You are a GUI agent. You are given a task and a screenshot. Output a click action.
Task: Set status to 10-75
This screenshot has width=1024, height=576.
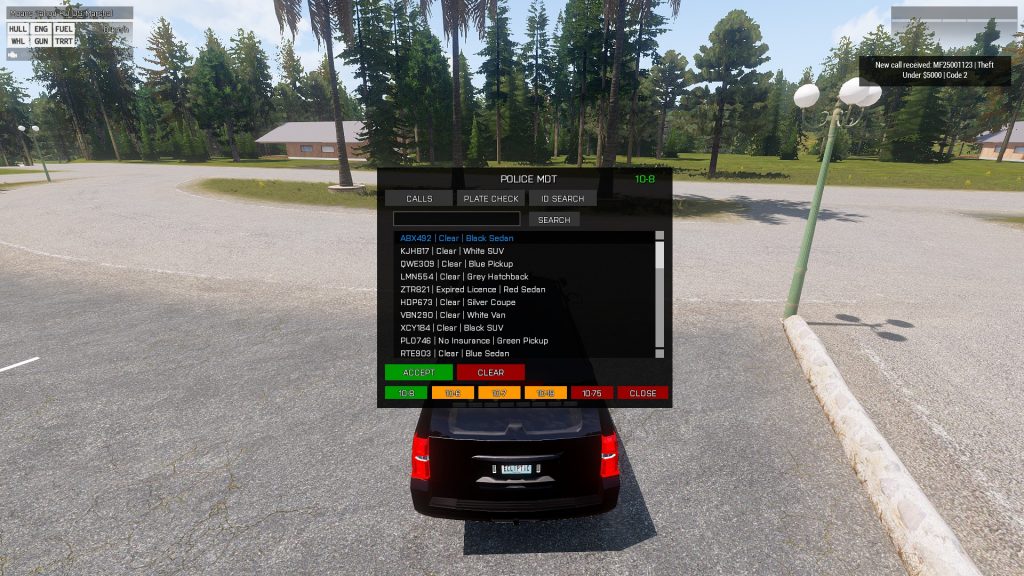(591, 393)
